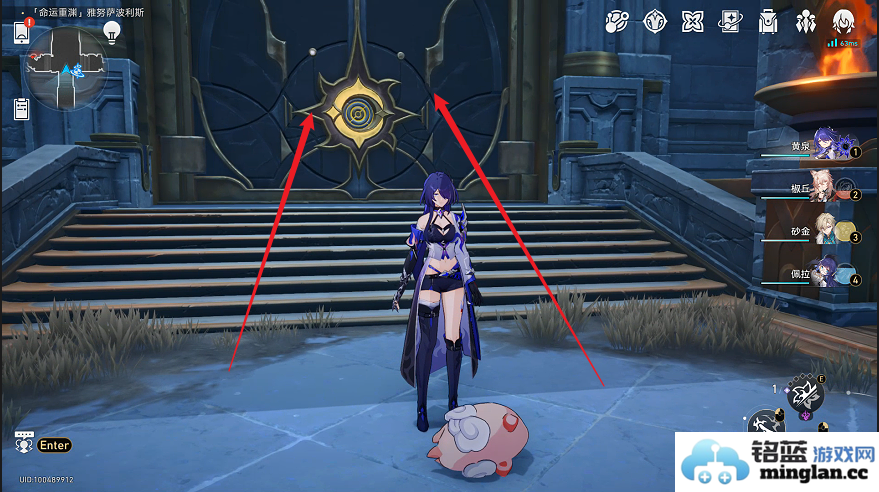Open the backpack inventory
The width and height of the screenshot is (879, 492).
coord(768,22)
